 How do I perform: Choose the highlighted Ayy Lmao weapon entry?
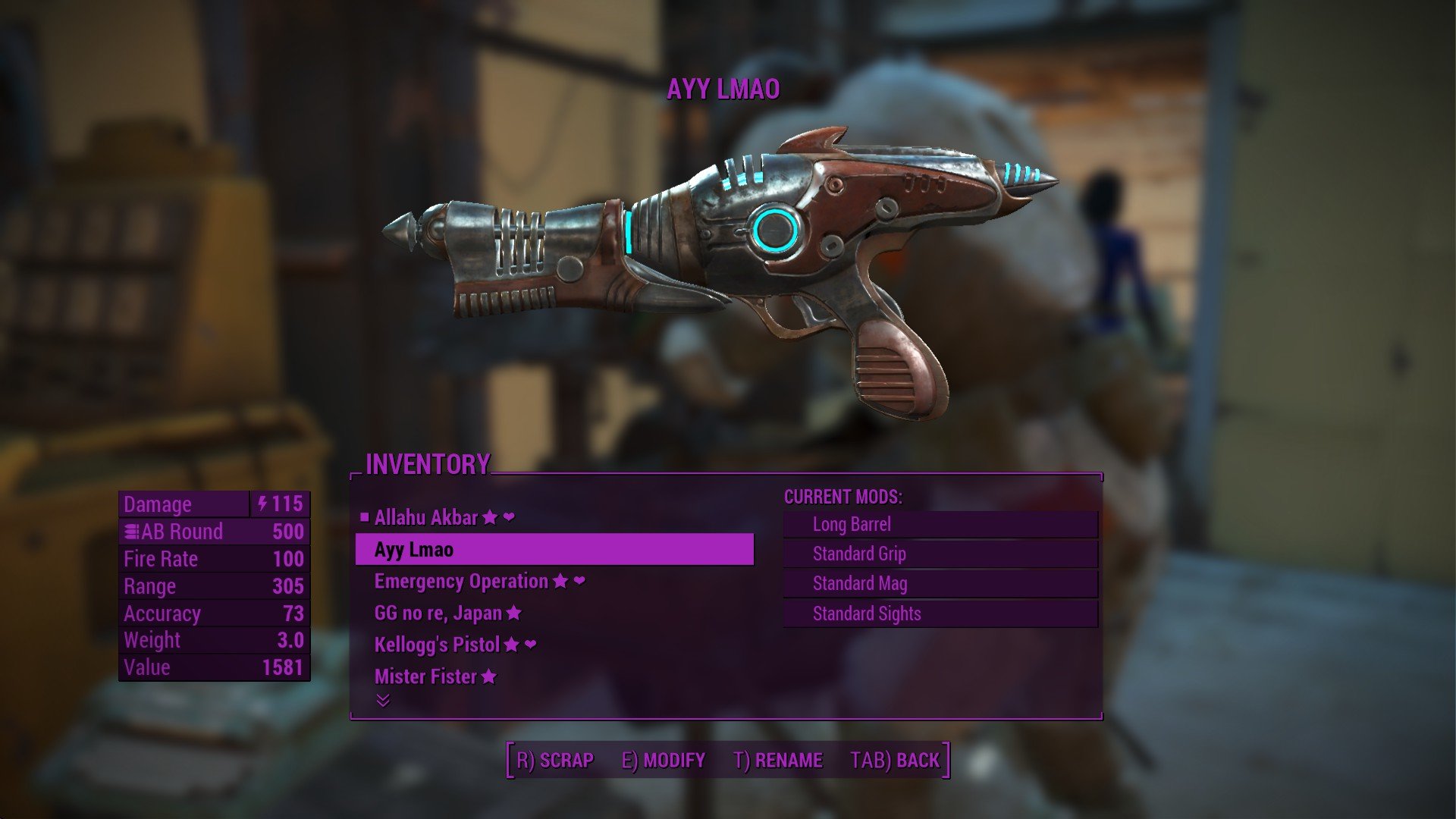point(554,550)
